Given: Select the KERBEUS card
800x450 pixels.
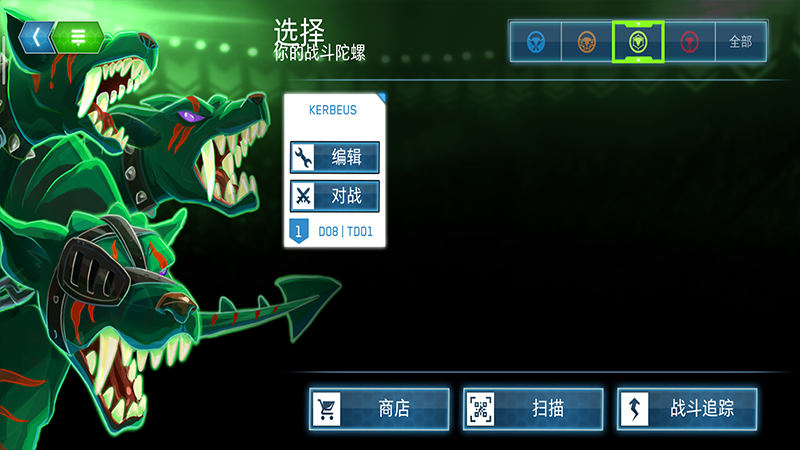Looking at the screenshot, I should pos(335,110).
